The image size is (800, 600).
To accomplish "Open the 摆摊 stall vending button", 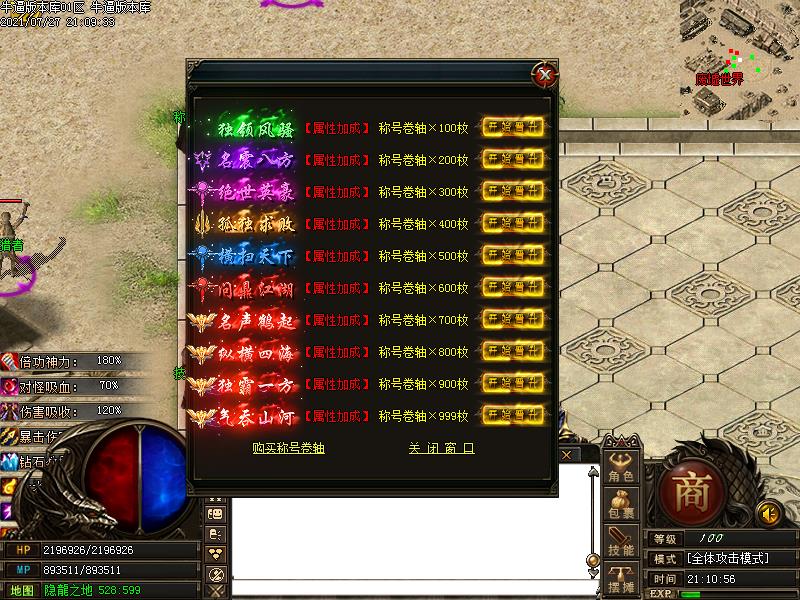I will 621,578.
